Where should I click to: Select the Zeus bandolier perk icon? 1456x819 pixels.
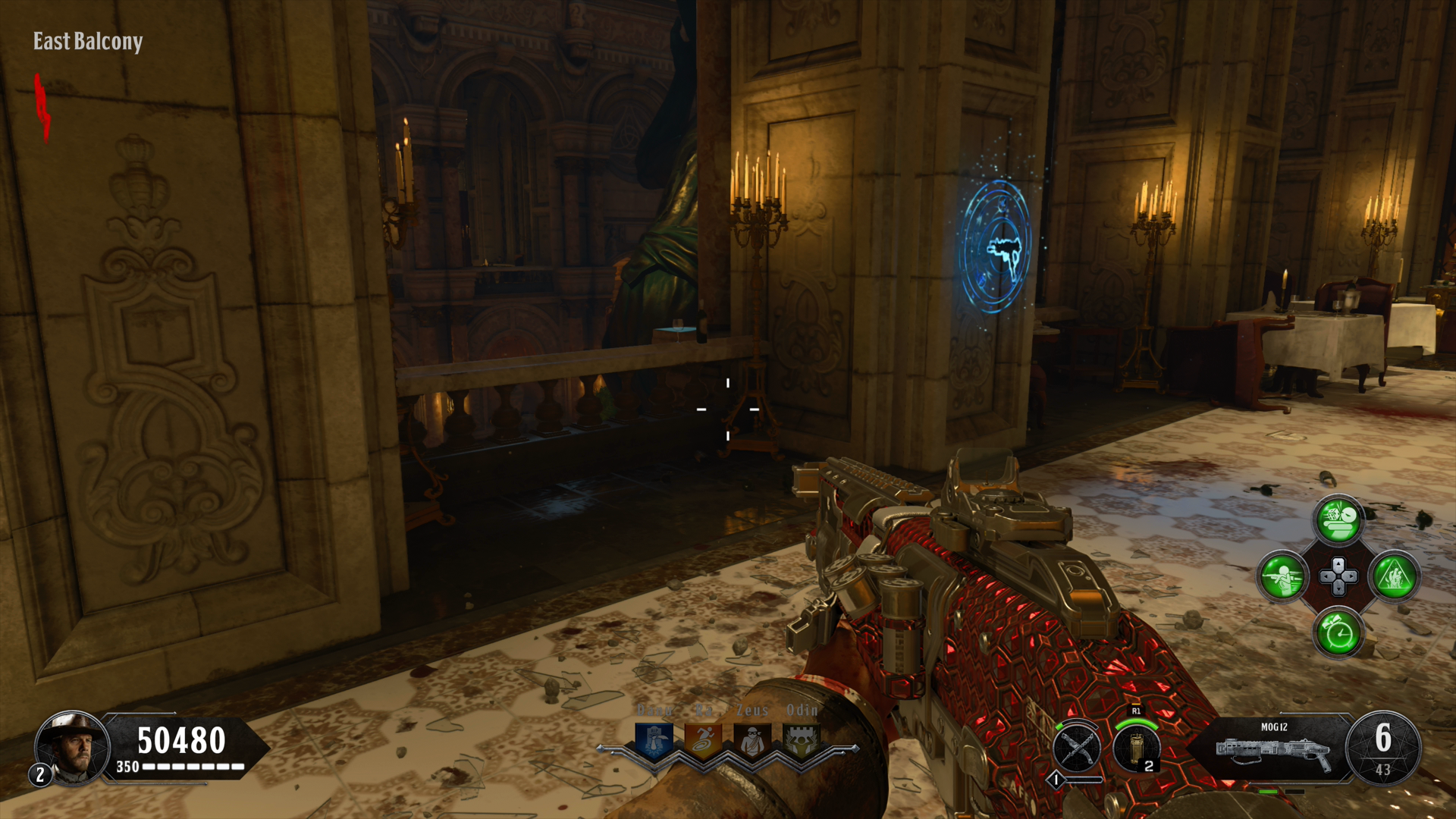coord(752,741)
